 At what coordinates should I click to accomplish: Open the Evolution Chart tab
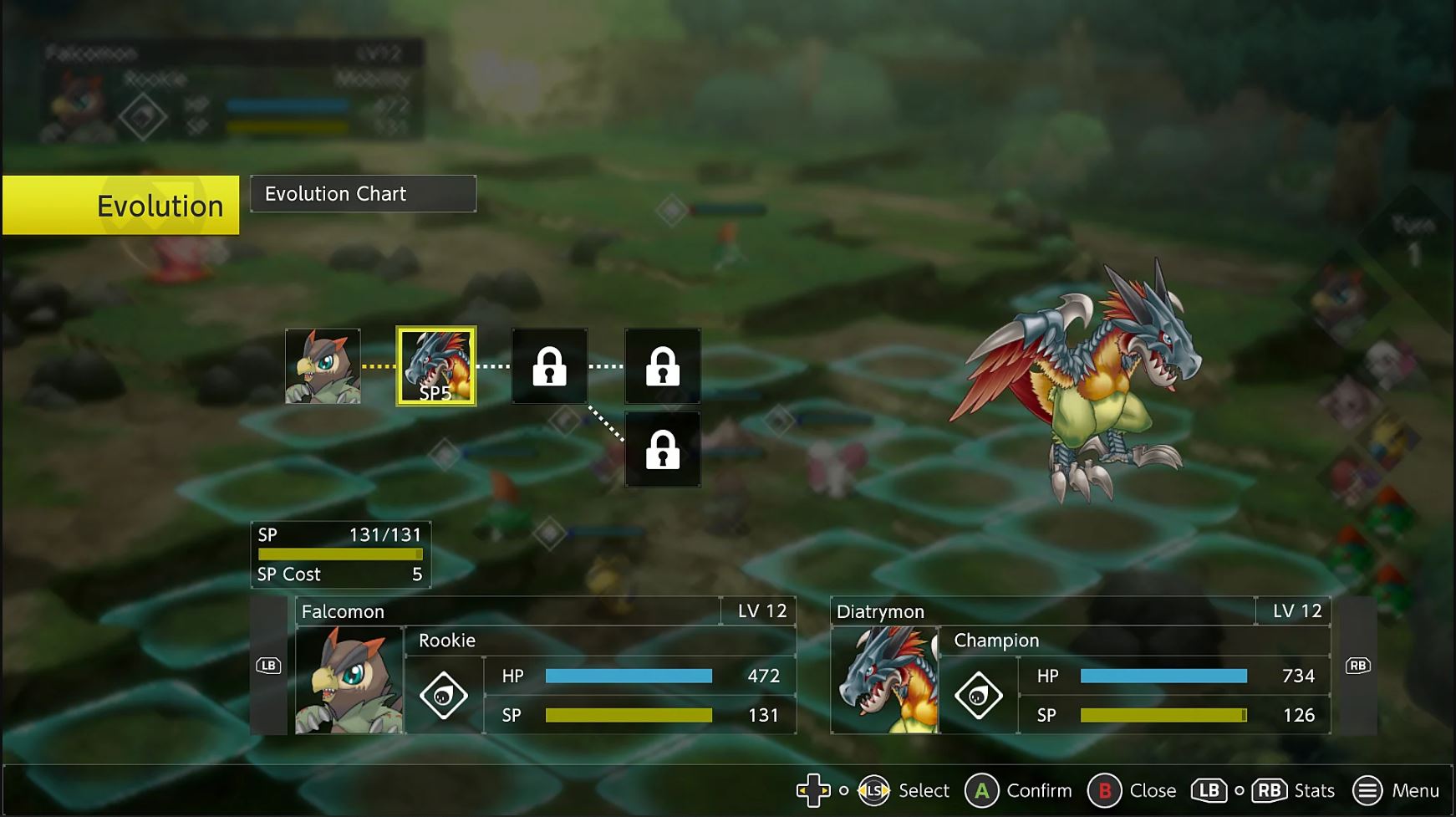point(363,194)
